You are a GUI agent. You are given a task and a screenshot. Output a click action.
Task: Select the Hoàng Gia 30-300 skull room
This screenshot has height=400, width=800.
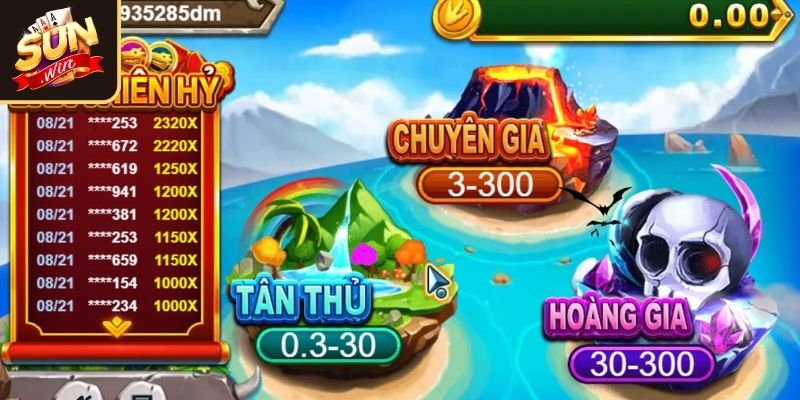pos(640,362)
